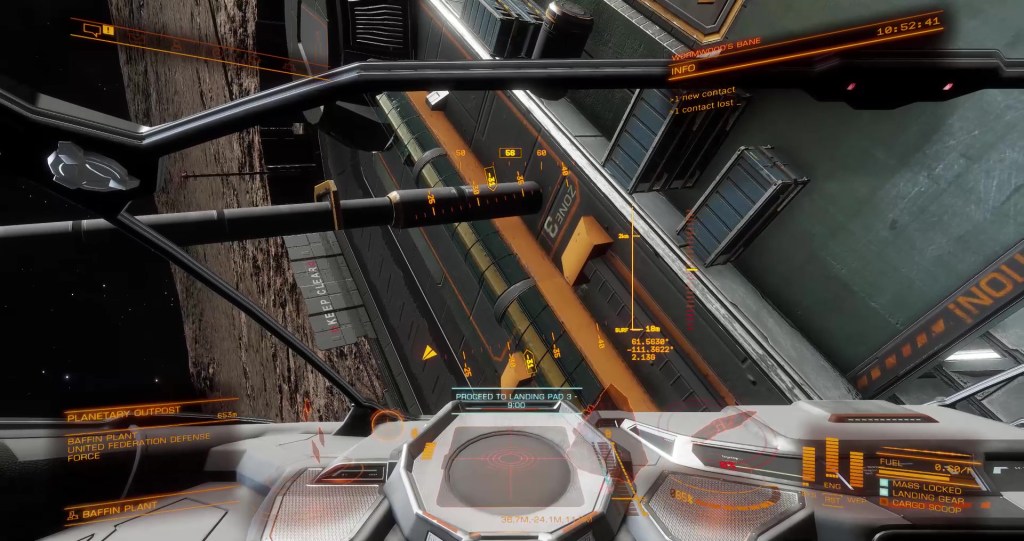
Task: Toggle the Landing Gear indicator
Action: tap(921, 499)
